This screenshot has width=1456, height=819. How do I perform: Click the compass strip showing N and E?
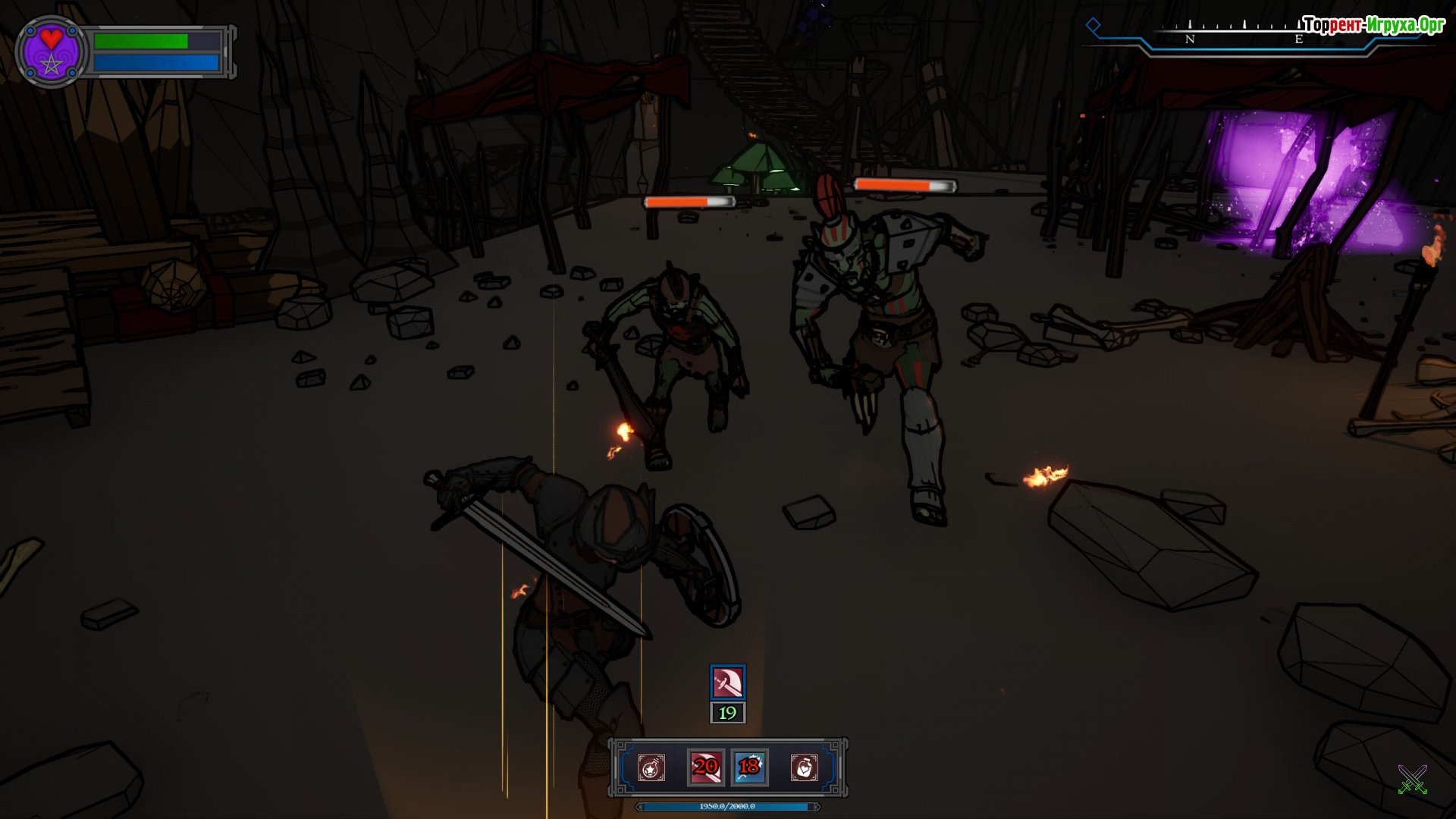pyautogui.click(x=1244, y=36)
